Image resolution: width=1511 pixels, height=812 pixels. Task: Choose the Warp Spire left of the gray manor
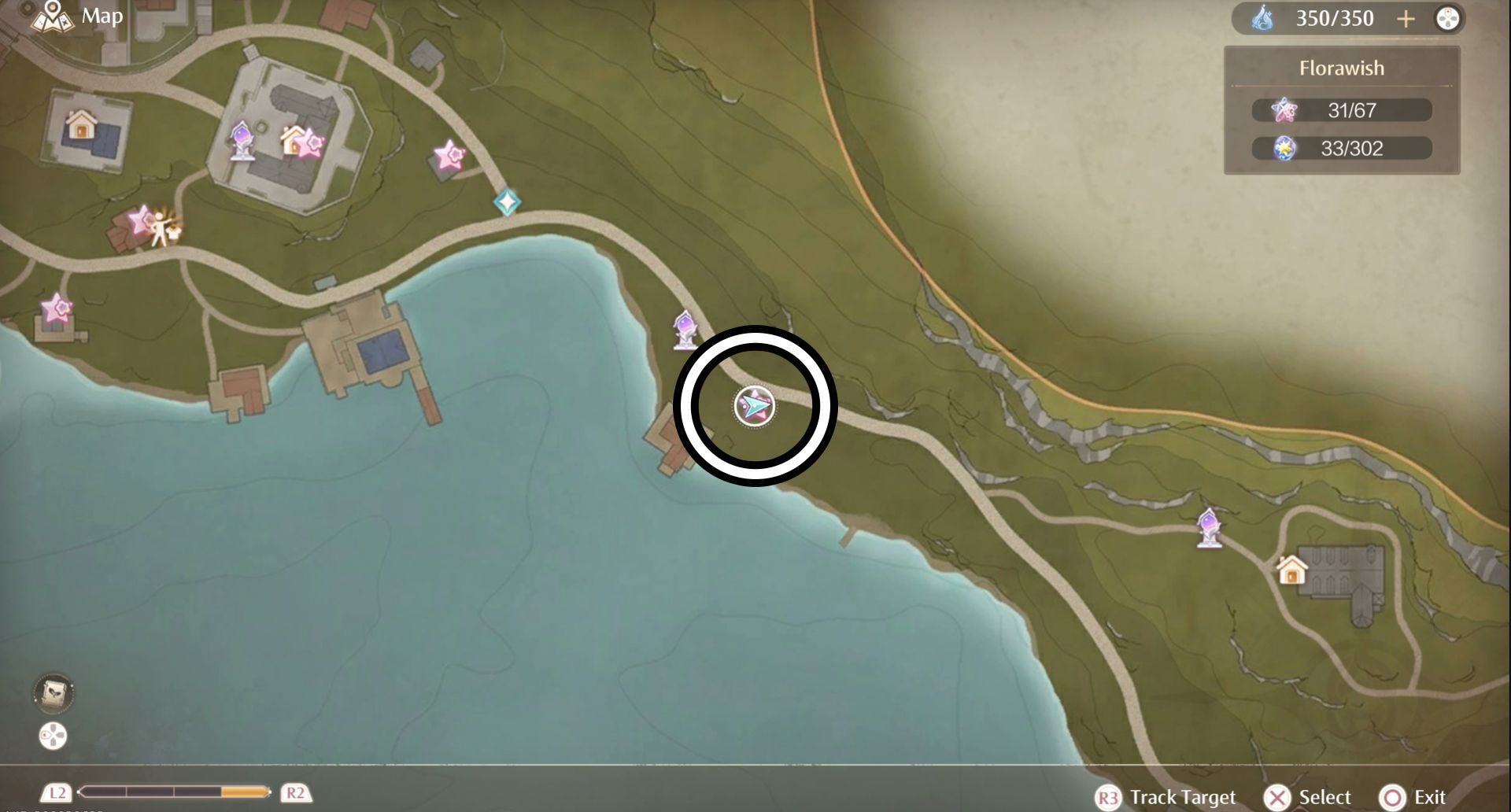(x=1209, y=527)
